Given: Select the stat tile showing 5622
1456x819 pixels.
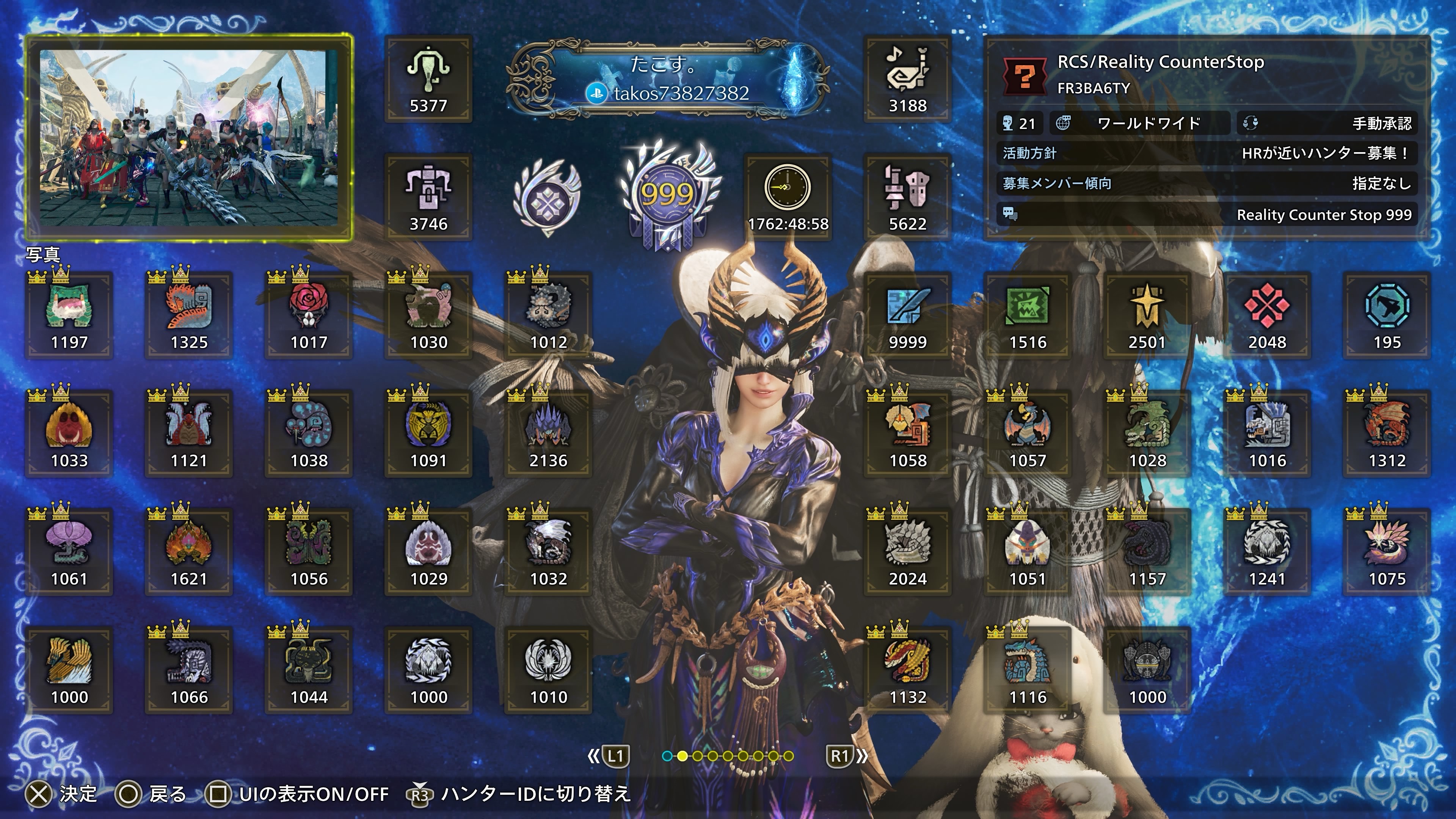Looking at the screenshot, I should point(907,197).
